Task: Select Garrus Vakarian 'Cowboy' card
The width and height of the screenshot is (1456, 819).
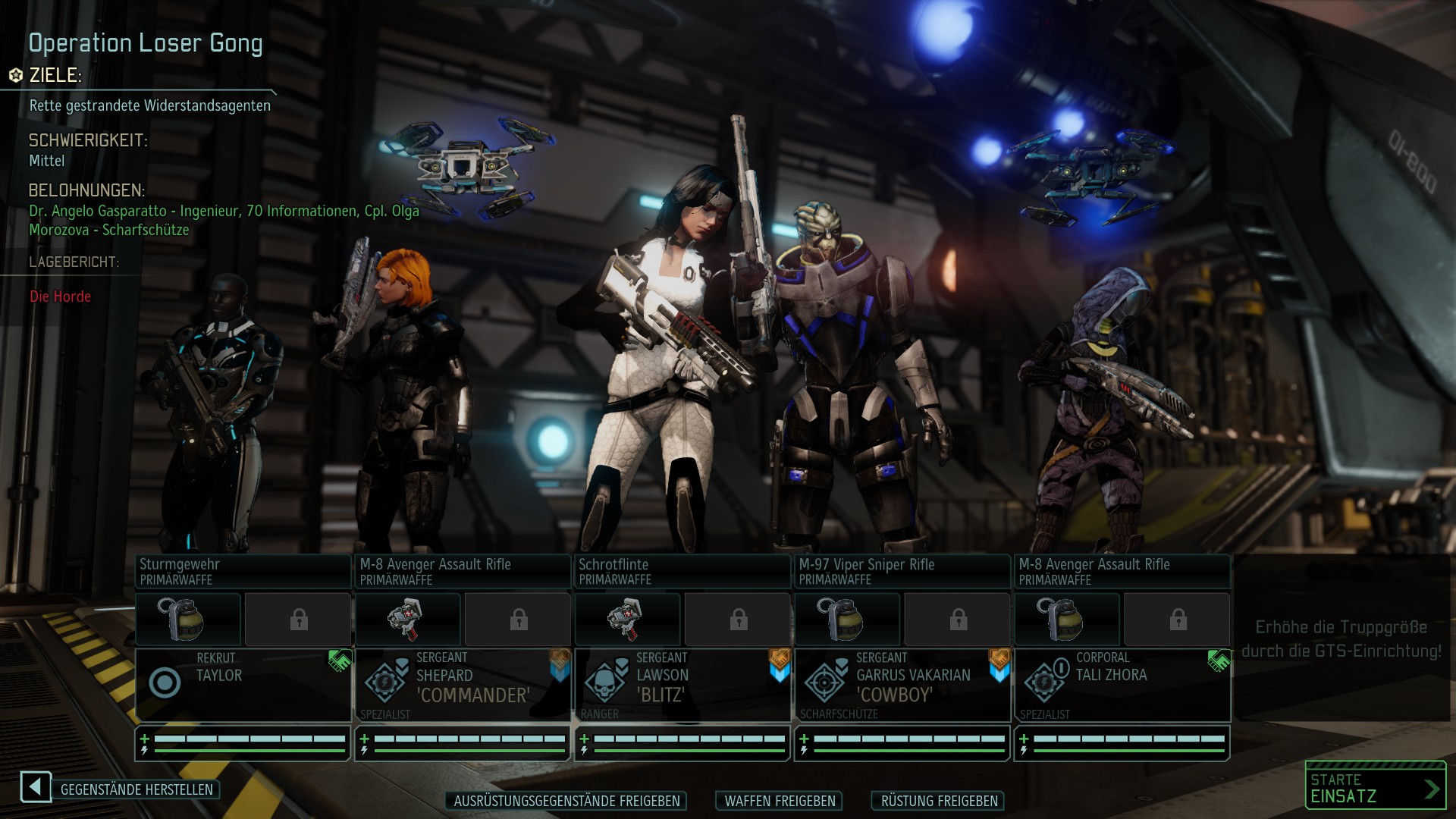Action: click(902, 684)
